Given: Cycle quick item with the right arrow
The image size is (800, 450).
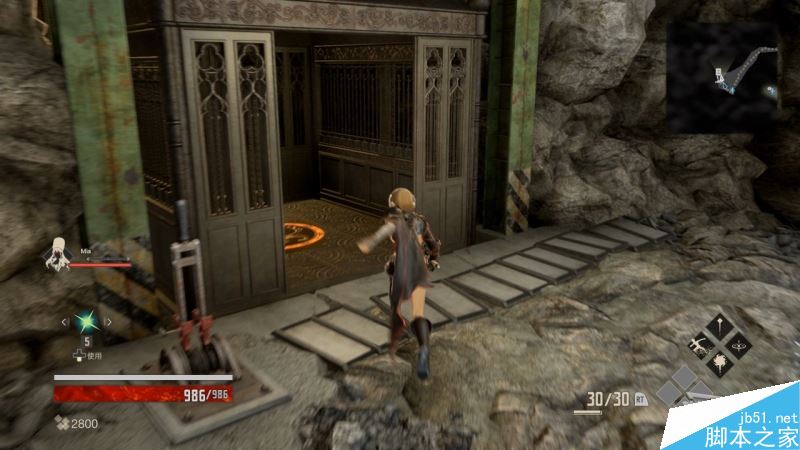Looking at the screenshot, I should (108, 321).
